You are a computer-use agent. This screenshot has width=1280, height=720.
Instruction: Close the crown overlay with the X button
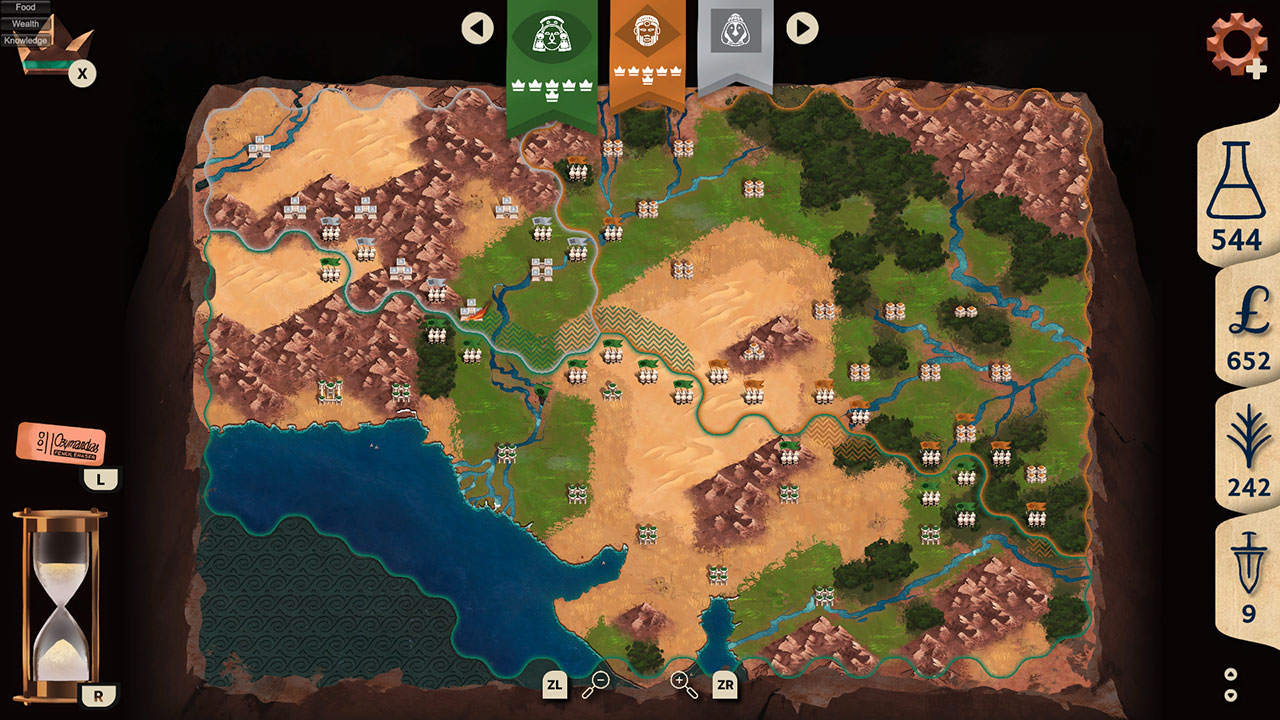(x=83, y=72)
